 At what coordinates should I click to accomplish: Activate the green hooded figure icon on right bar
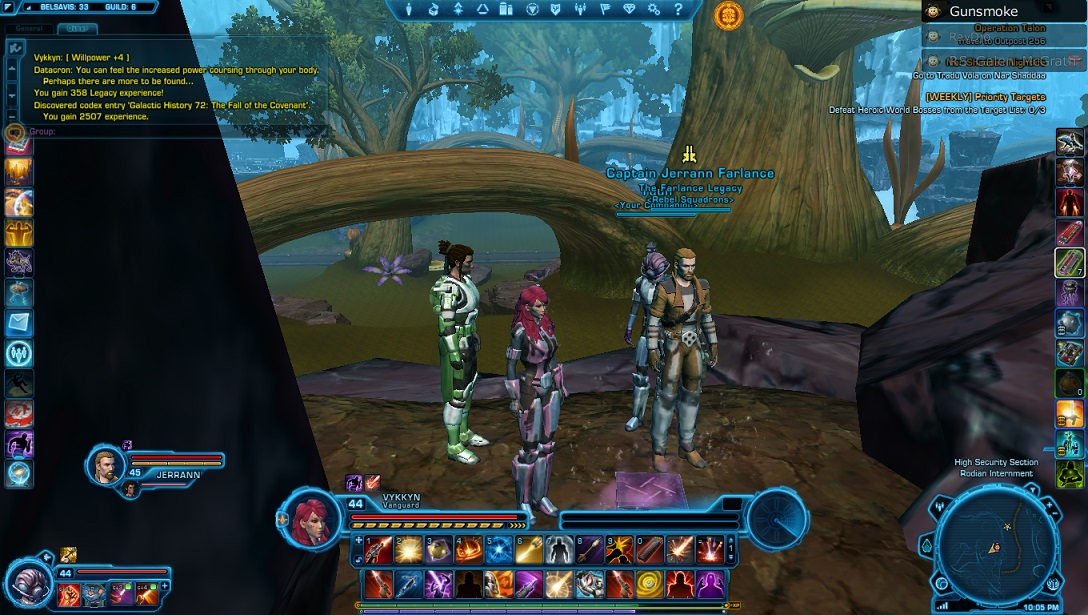pos(1070,472)
